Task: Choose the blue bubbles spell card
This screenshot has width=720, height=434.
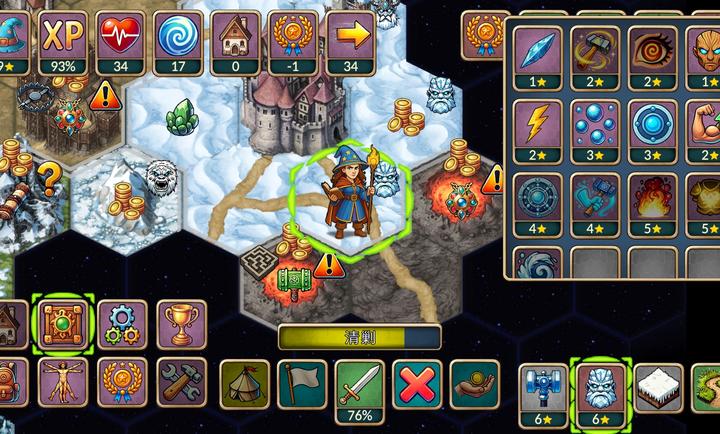Action: [x=595, y=124]
